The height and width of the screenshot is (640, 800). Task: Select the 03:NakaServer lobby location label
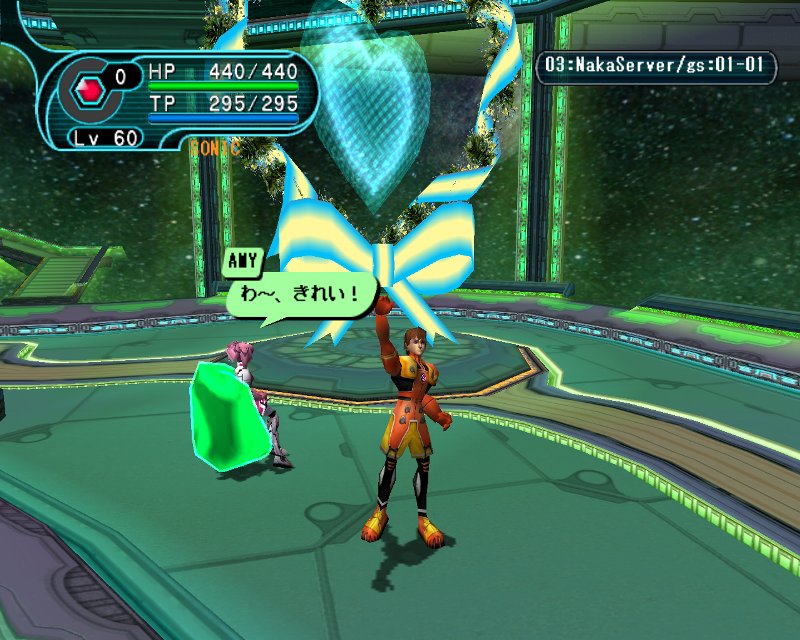click(656, 68)
